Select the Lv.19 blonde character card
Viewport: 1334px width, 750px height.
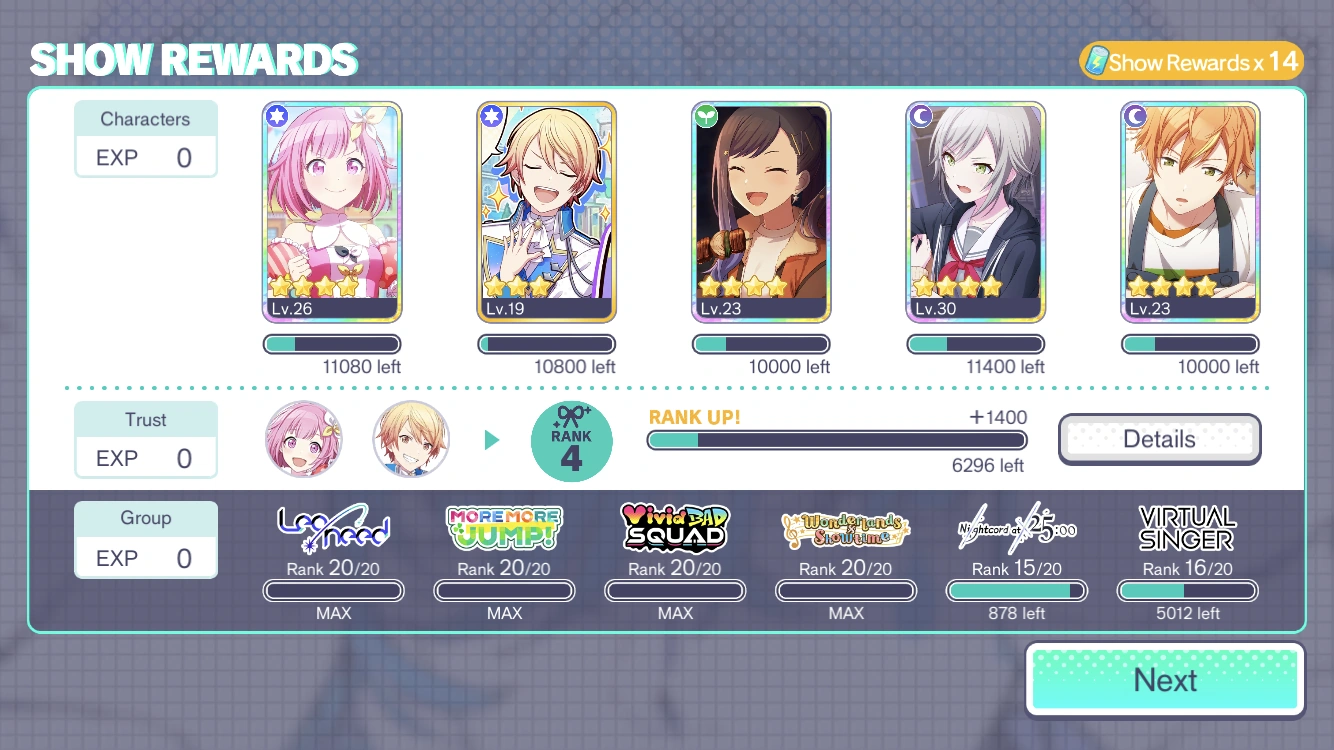546,211
